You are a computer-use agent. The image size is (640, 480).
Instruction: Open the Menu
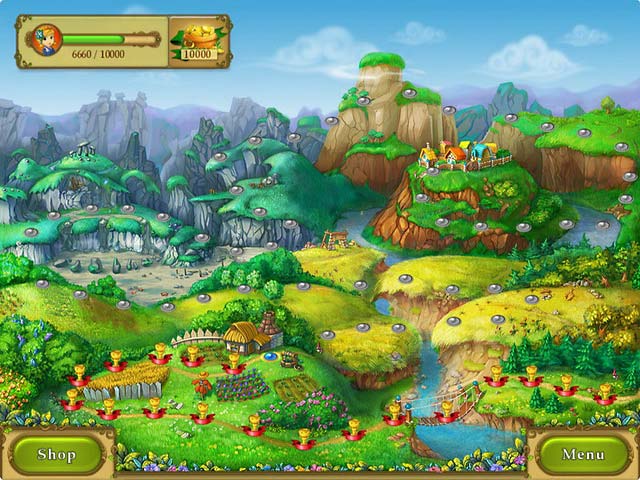click(583, 454)
